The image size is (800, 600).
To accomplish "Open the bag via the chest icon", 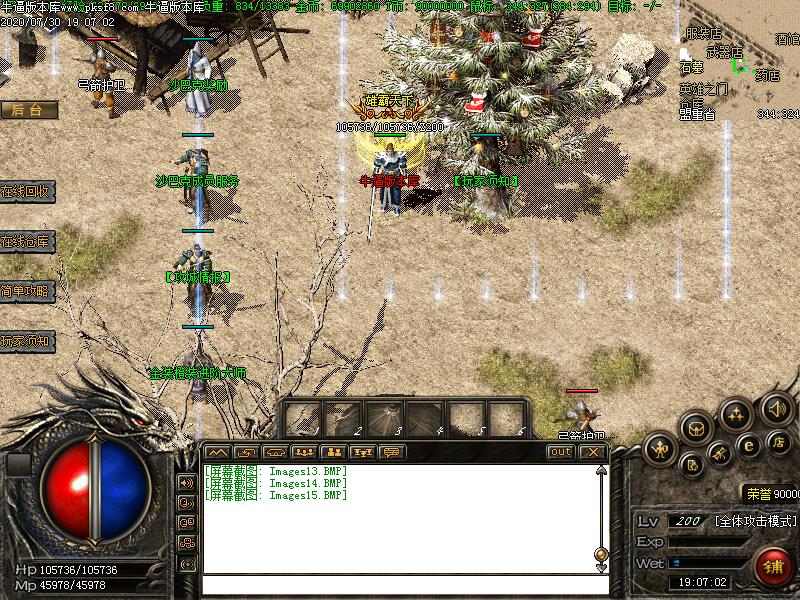I will pos(697,427).
